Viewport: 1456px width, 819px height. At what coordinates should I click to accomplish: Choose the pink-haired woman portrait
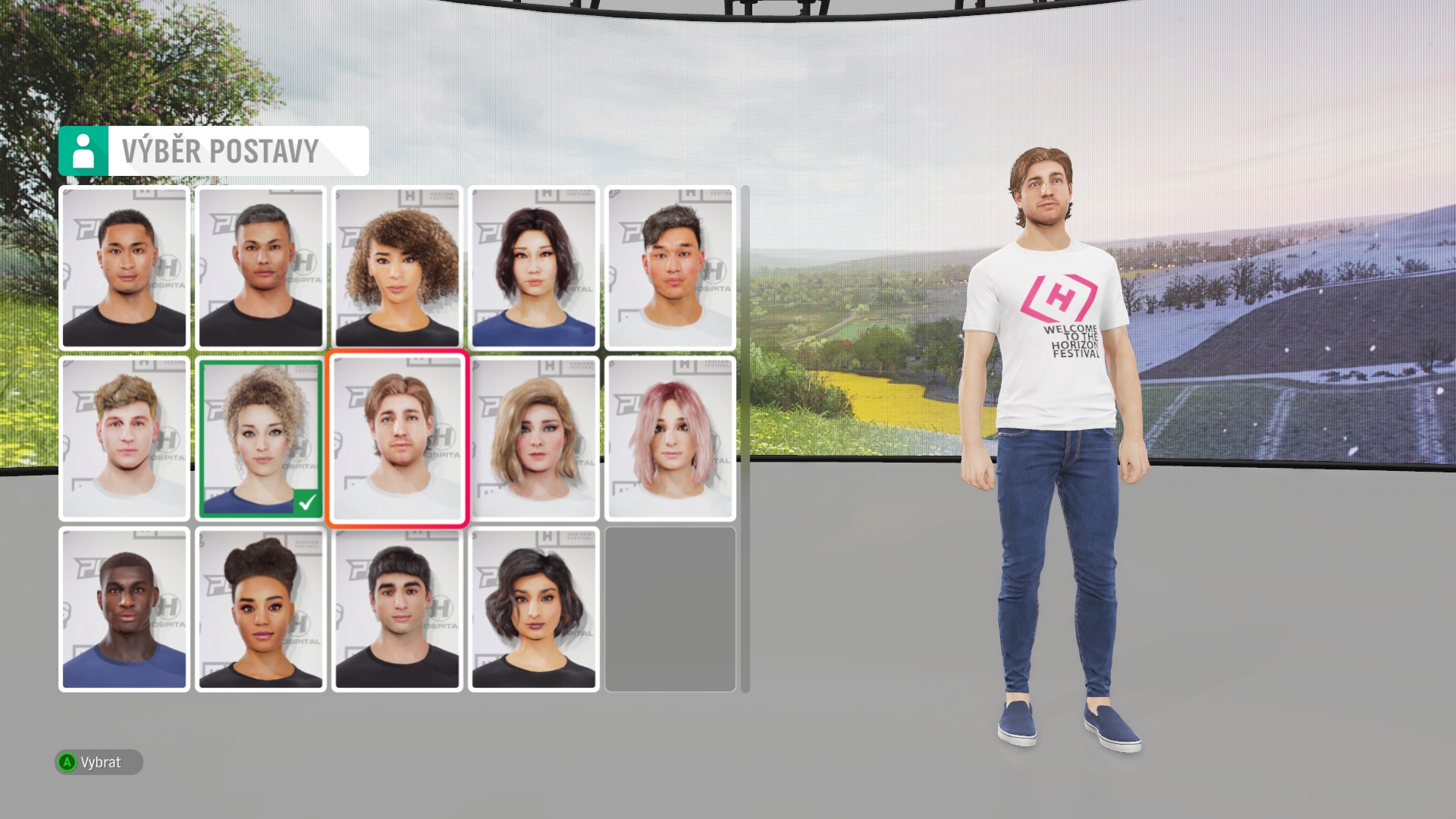(x=670, y=438)
